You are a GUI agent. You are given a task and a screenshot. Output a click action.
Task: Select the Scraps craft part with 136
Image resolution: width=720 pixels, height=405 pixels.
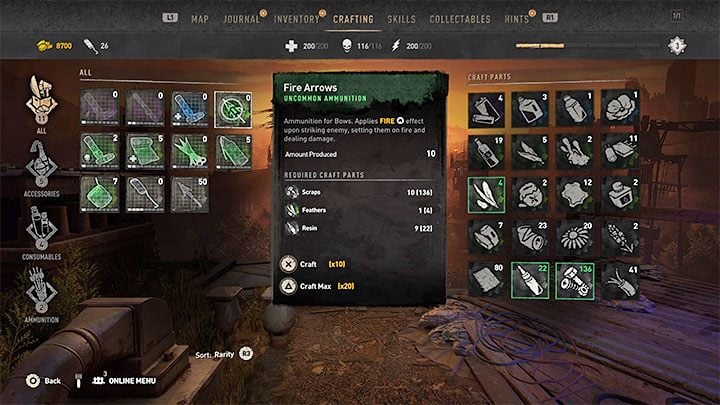[x=575, y=279]
